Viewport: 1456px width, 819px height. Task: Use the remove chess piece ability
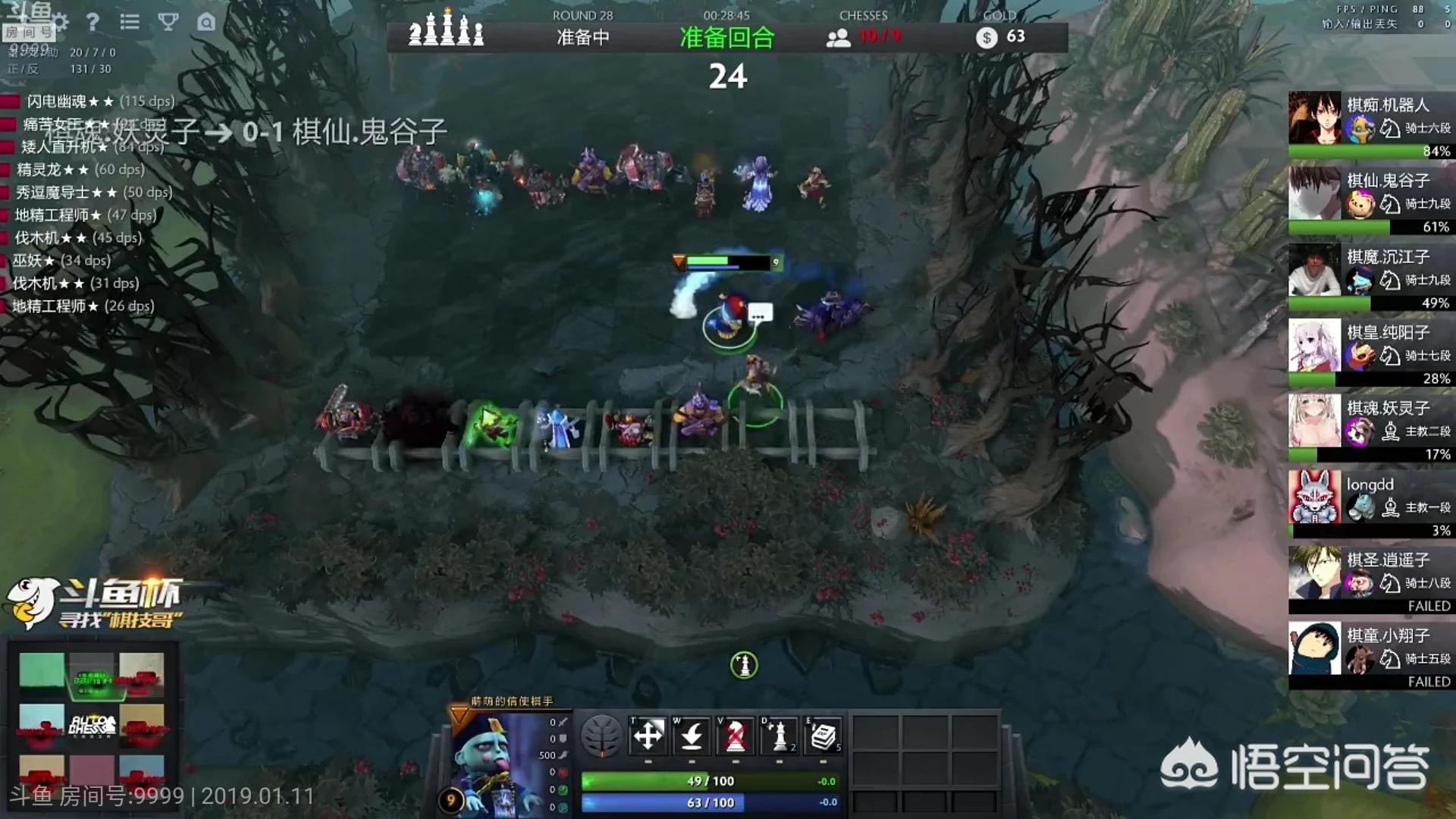[735, 736]
